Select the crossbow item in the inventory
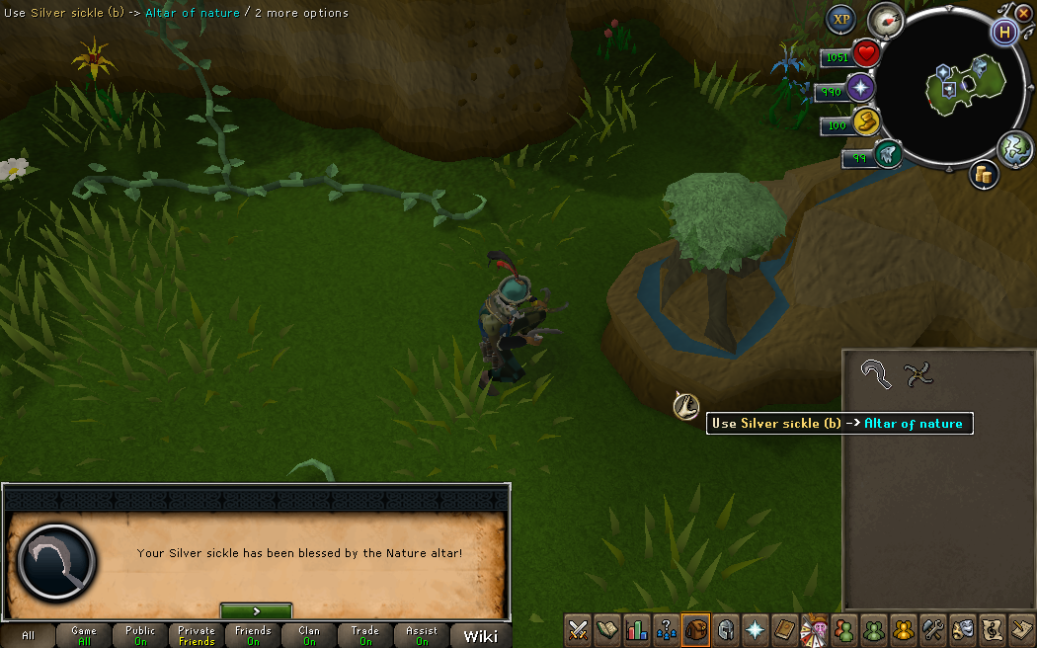Screen dimensions: 1037x648 click(x=918, y=375)
